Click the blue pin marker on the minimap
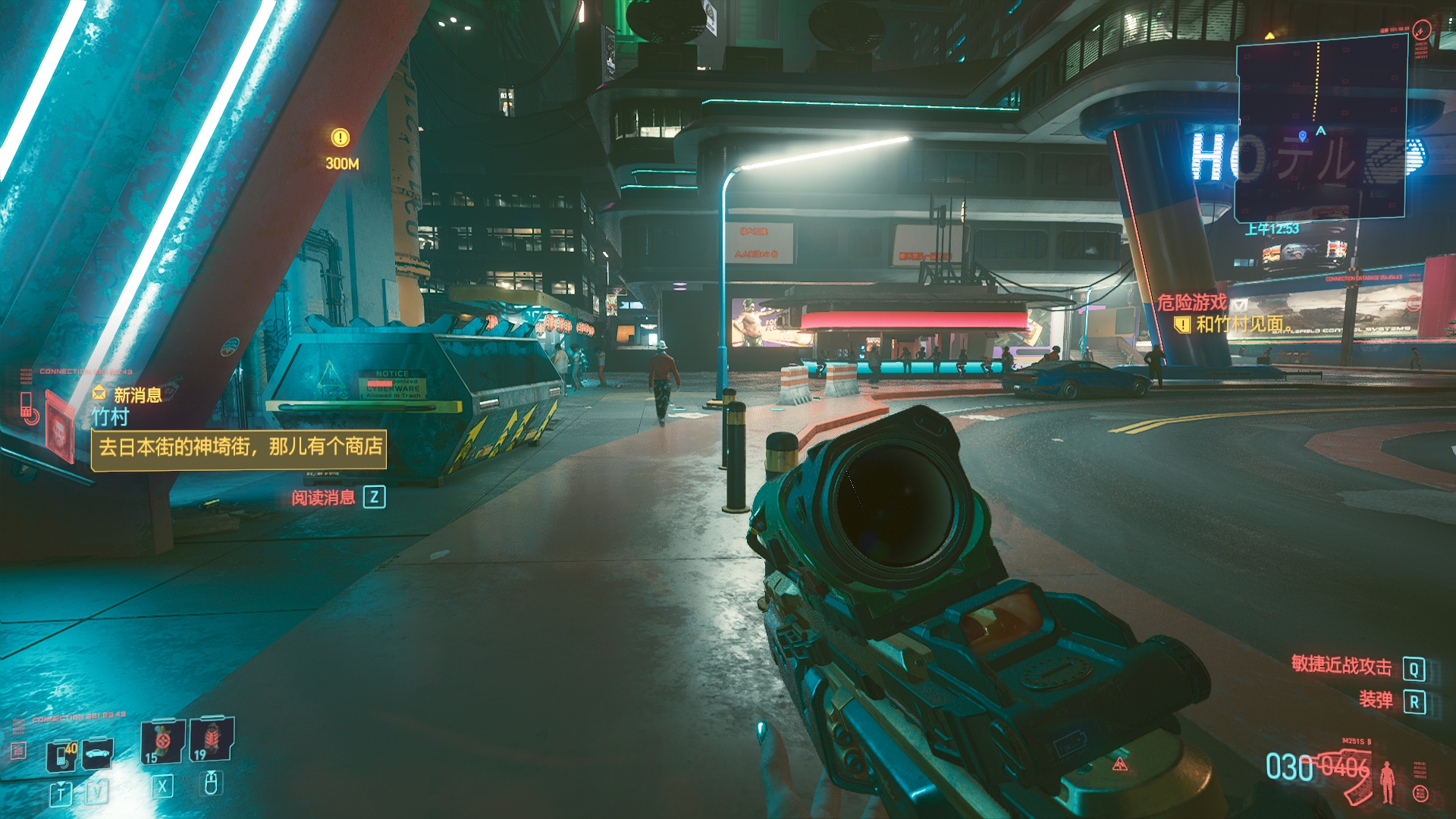 point(1302,136)
